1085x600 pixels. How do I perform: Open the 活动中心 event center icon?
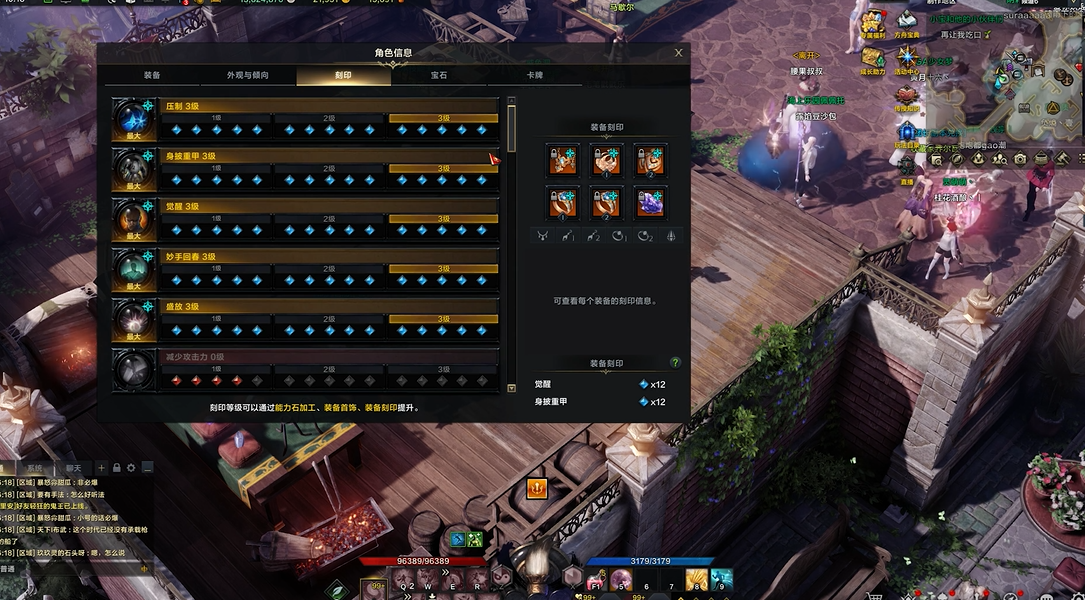click(x=907, y=60)
